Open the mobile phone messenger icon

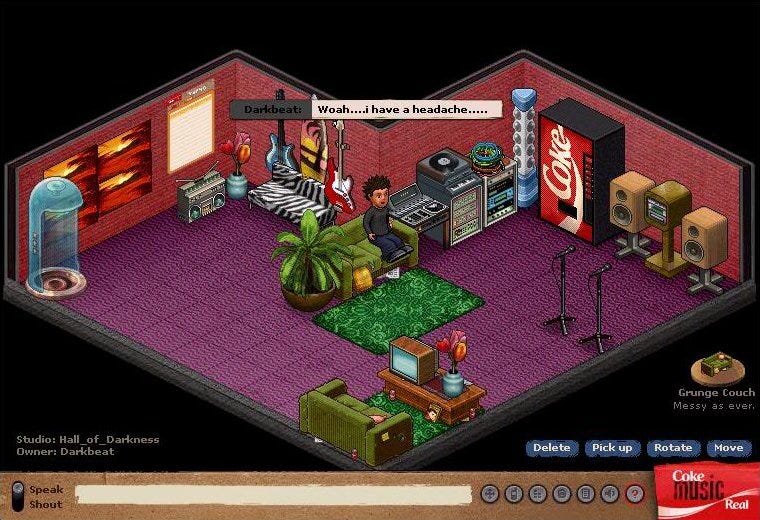pos(513,493)
